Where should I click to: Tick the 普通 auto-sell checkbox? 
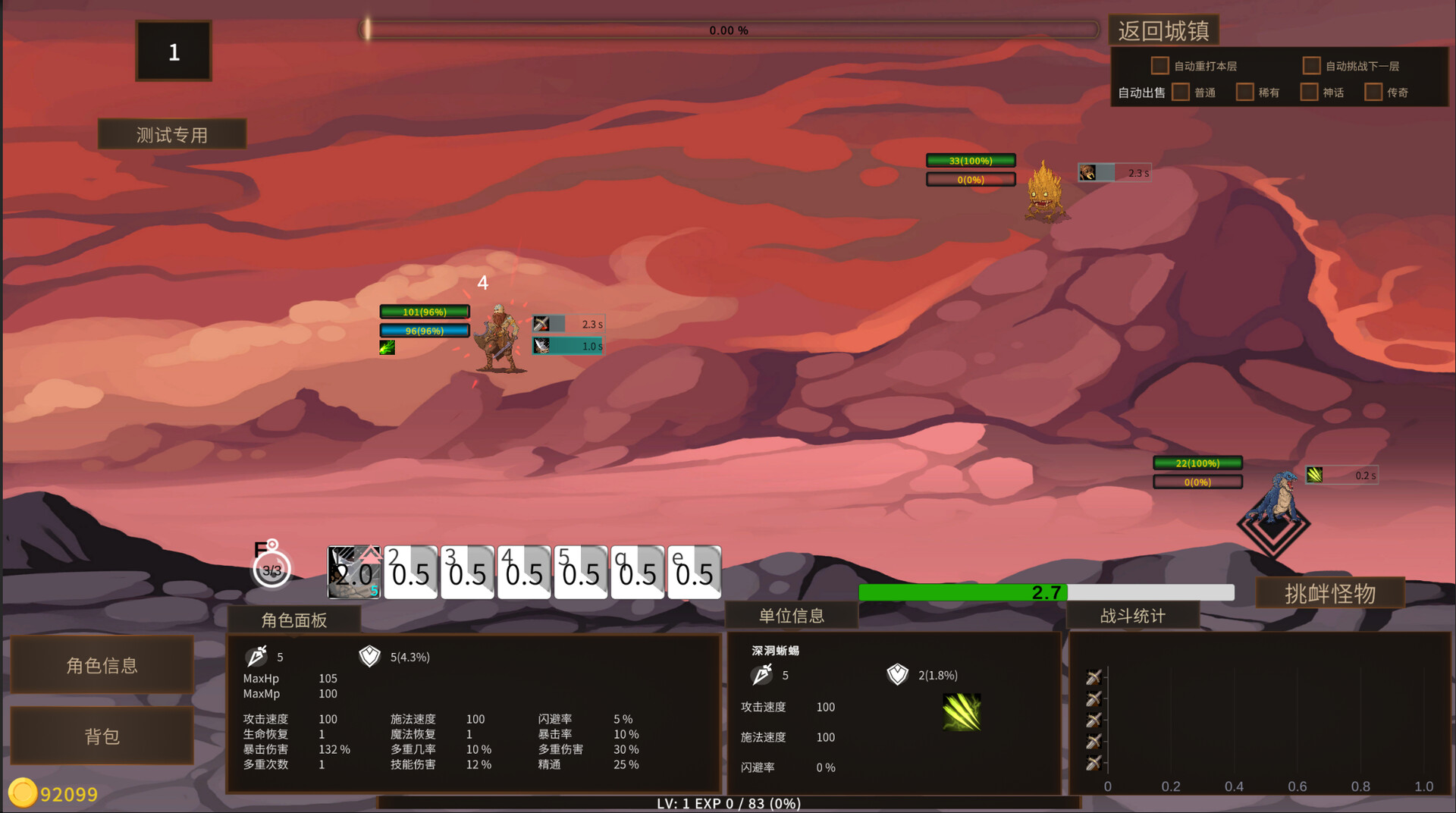tap(1180, 93)
